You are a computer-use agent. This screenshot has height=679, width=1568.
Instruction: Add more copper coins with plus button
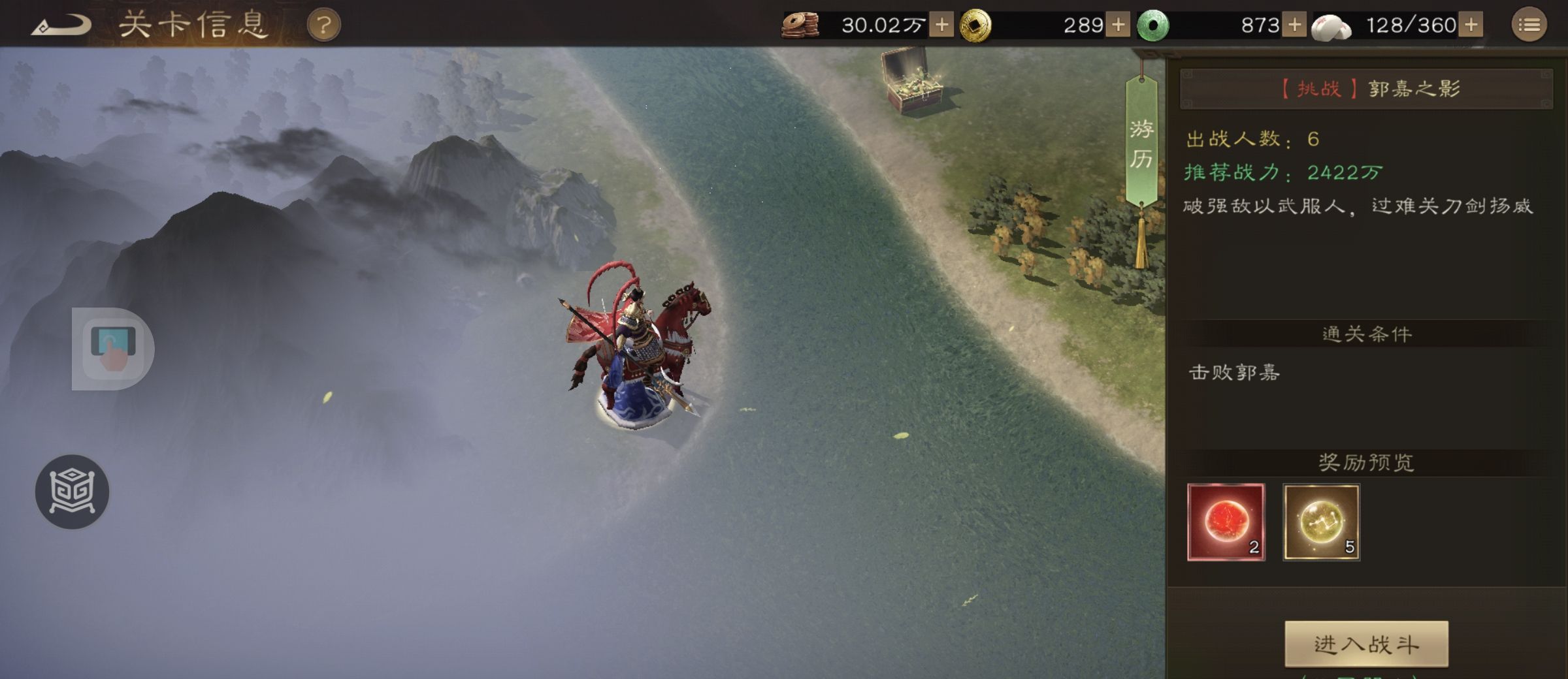point(941,25)
